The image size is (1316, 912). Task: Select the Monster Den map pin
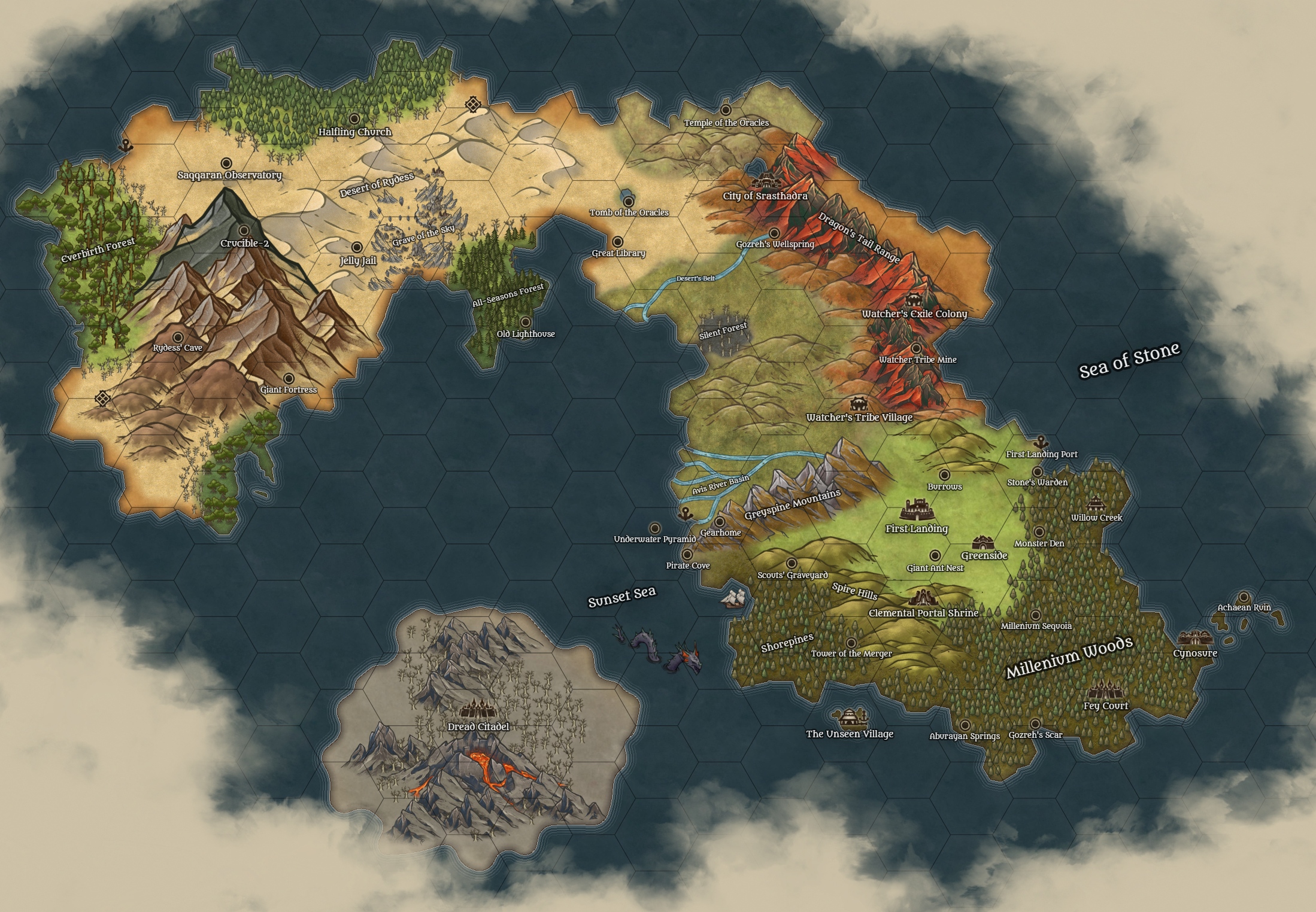click(x=1039, y=532)
